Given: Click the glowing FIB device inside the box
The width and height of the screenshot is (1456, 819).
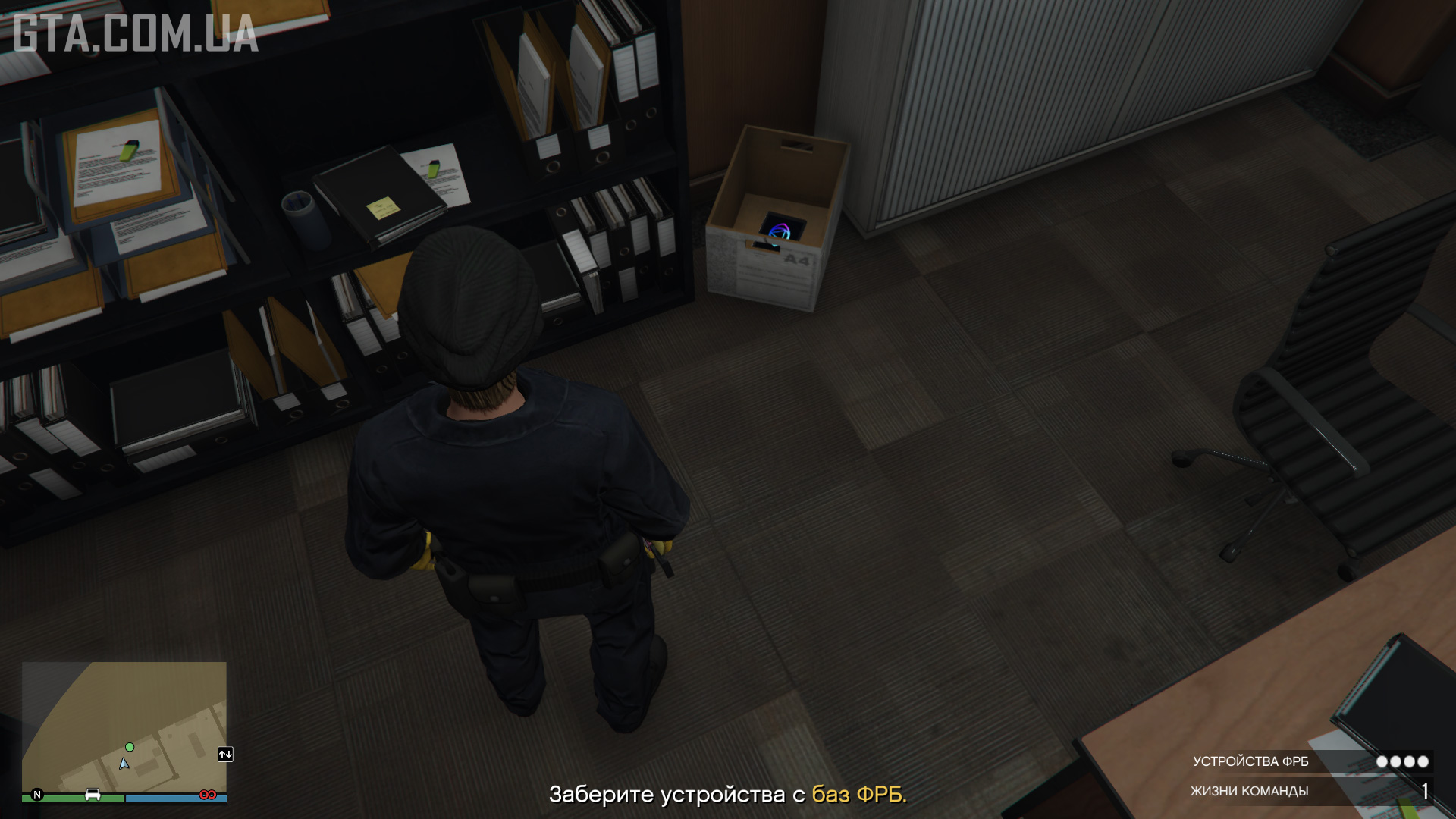Looking at the screenshot, I should (x=781, y=227).
